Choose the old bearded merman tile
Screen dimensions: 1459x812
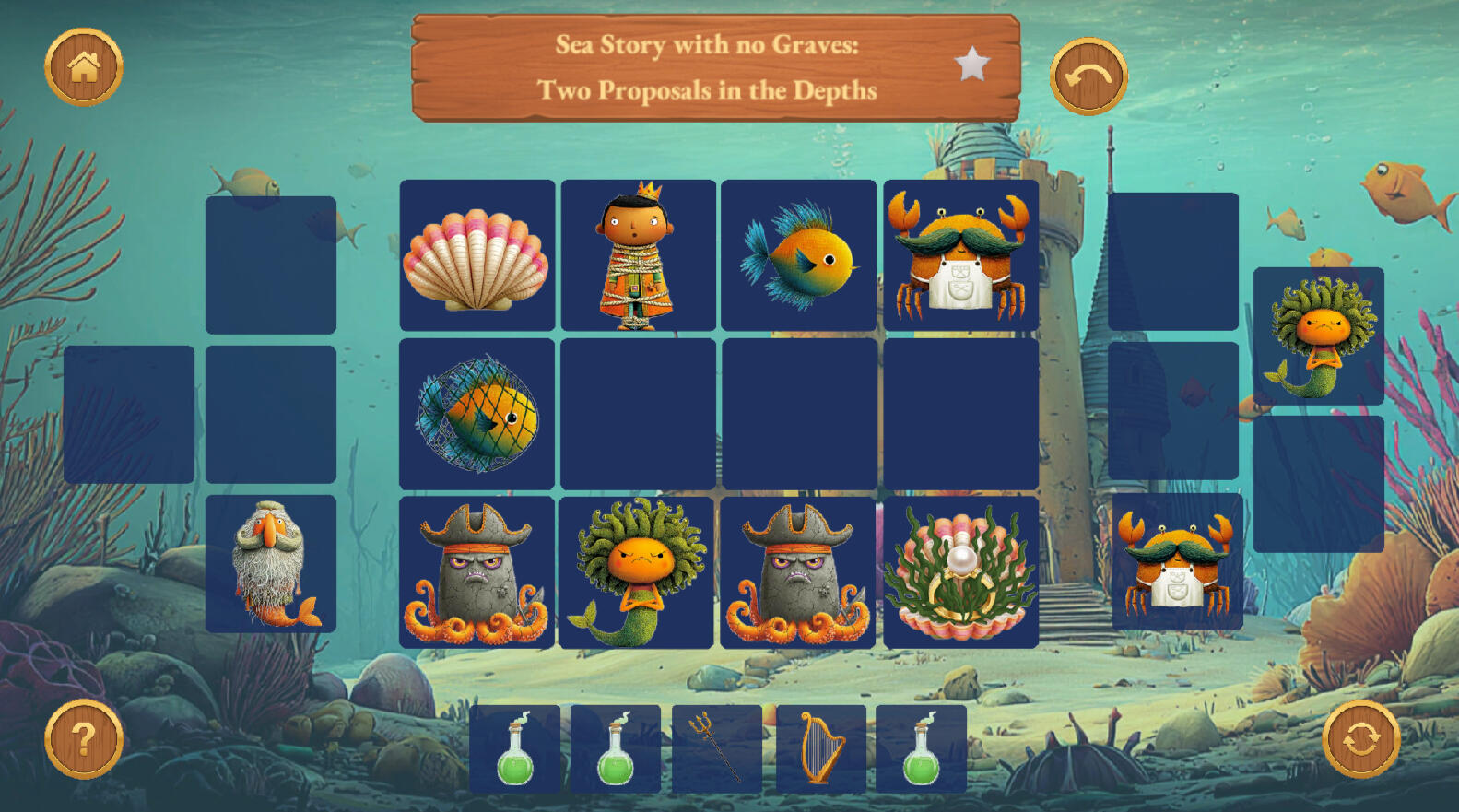point(271,564)
